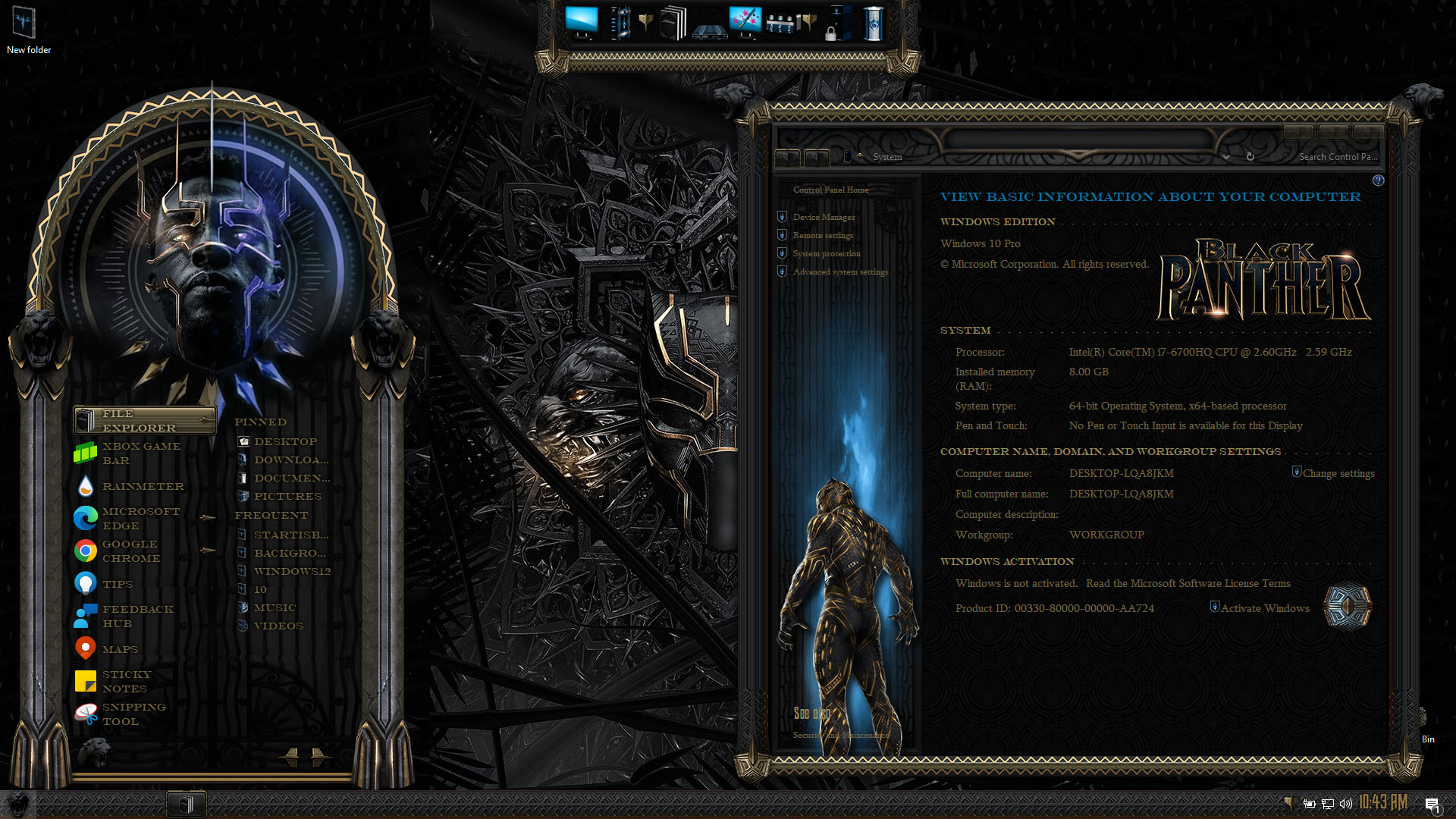
Task: Click Advanced system settings
Action: click(840, 272)
